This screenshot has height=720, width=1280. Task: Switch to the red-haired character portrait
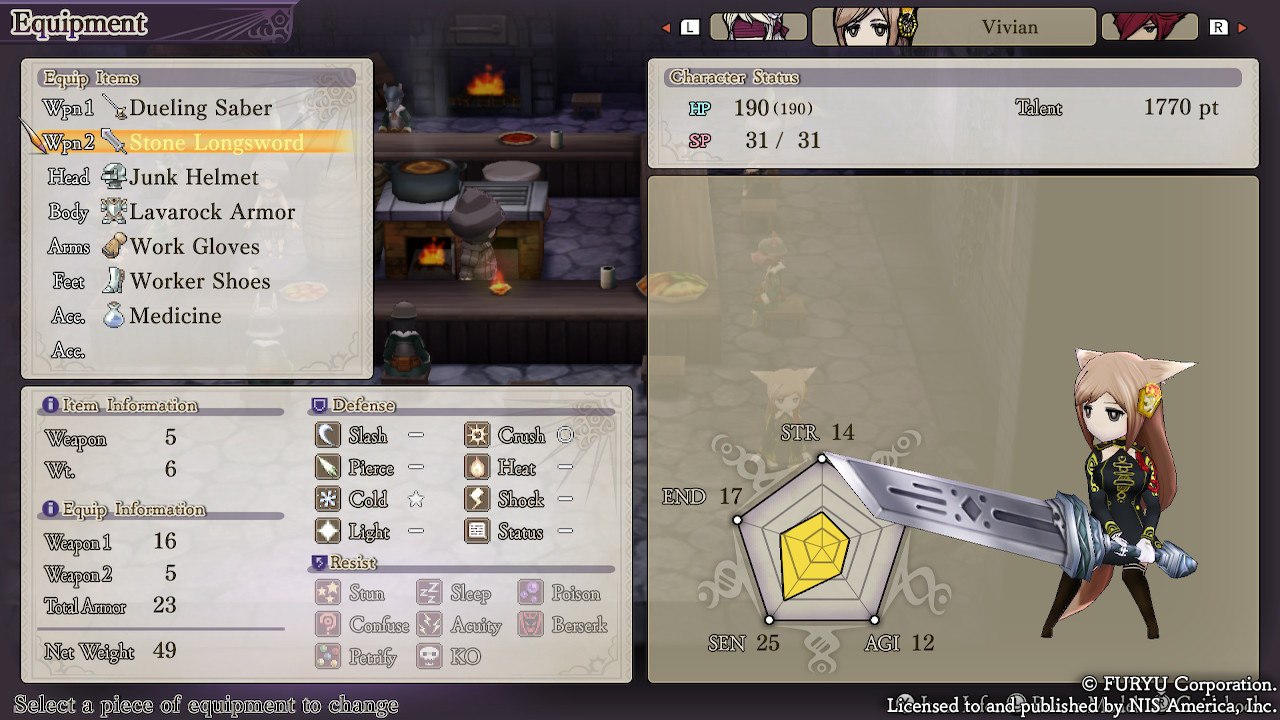coord(1149,27)
